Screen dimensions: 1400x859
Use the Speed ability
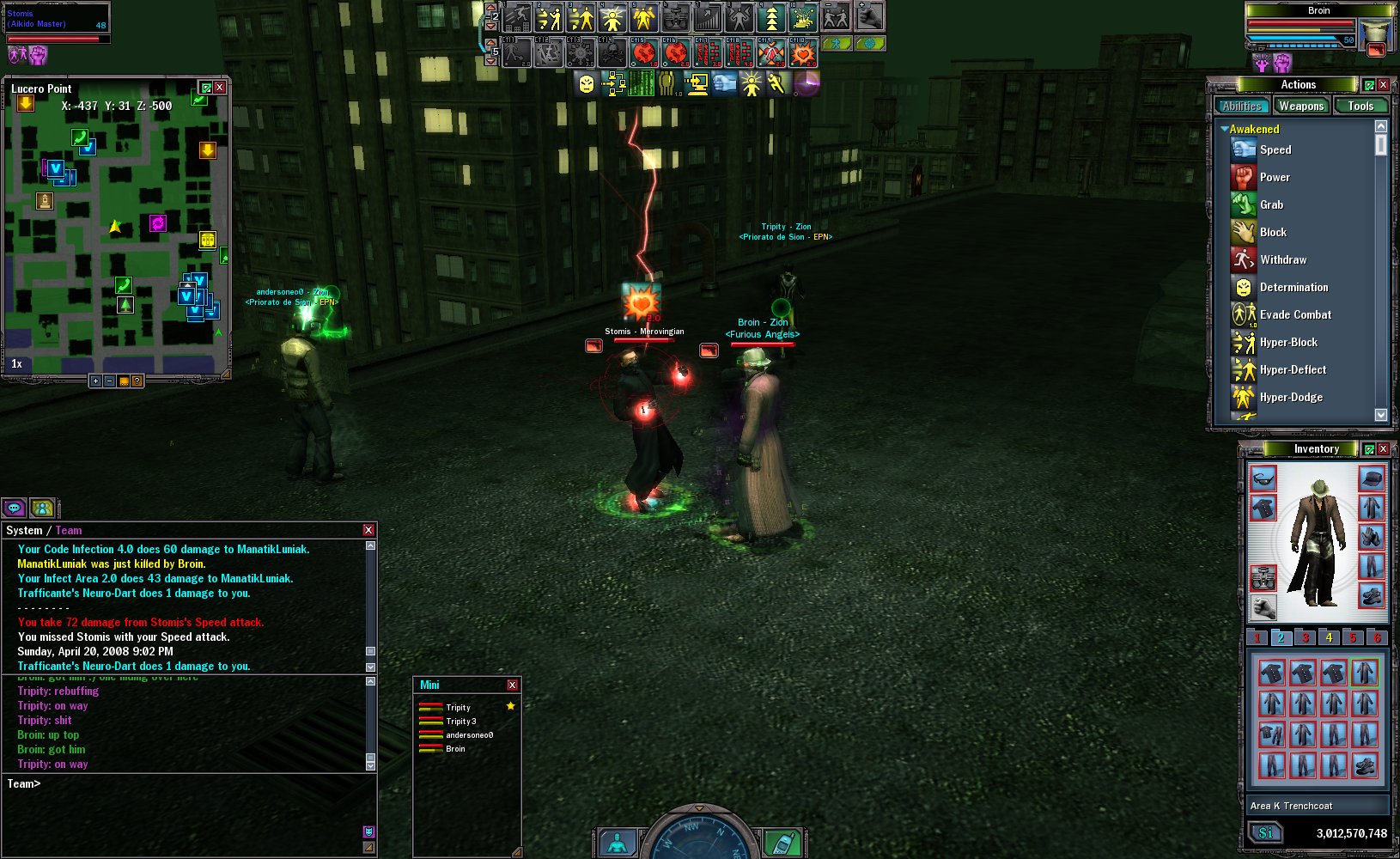coord(1275,149)
